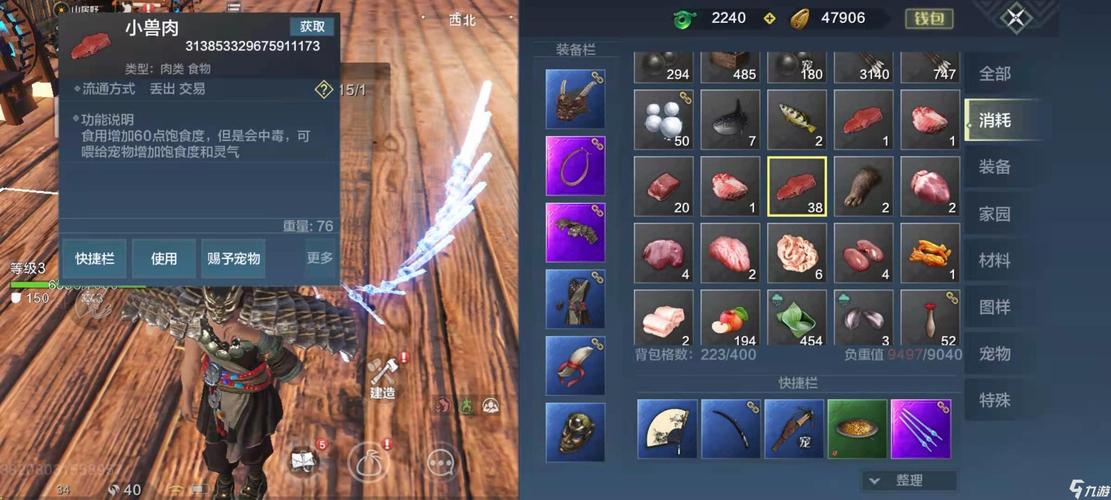Add item to 快捷栏 shortcut bar
Screen dimensions: 1111x500
pos(94,258)
